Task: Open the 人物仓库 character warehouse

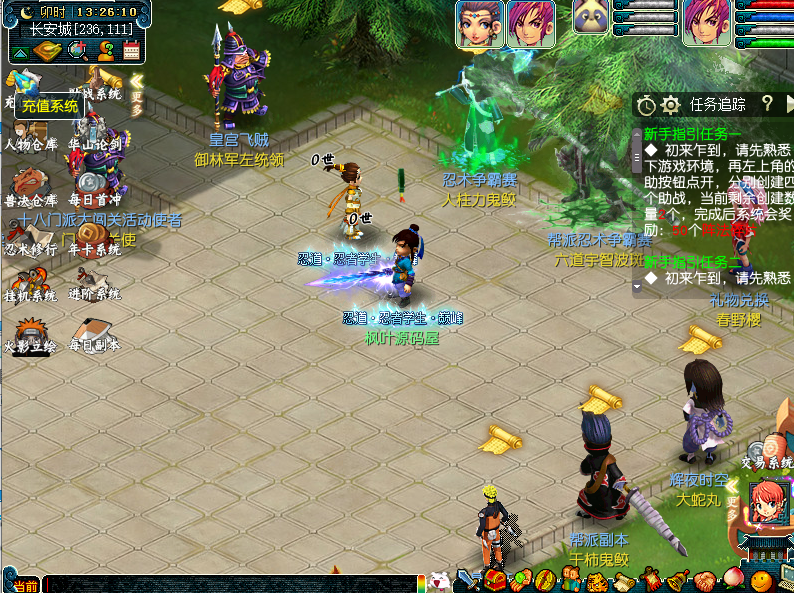Action: pos(30,135)
